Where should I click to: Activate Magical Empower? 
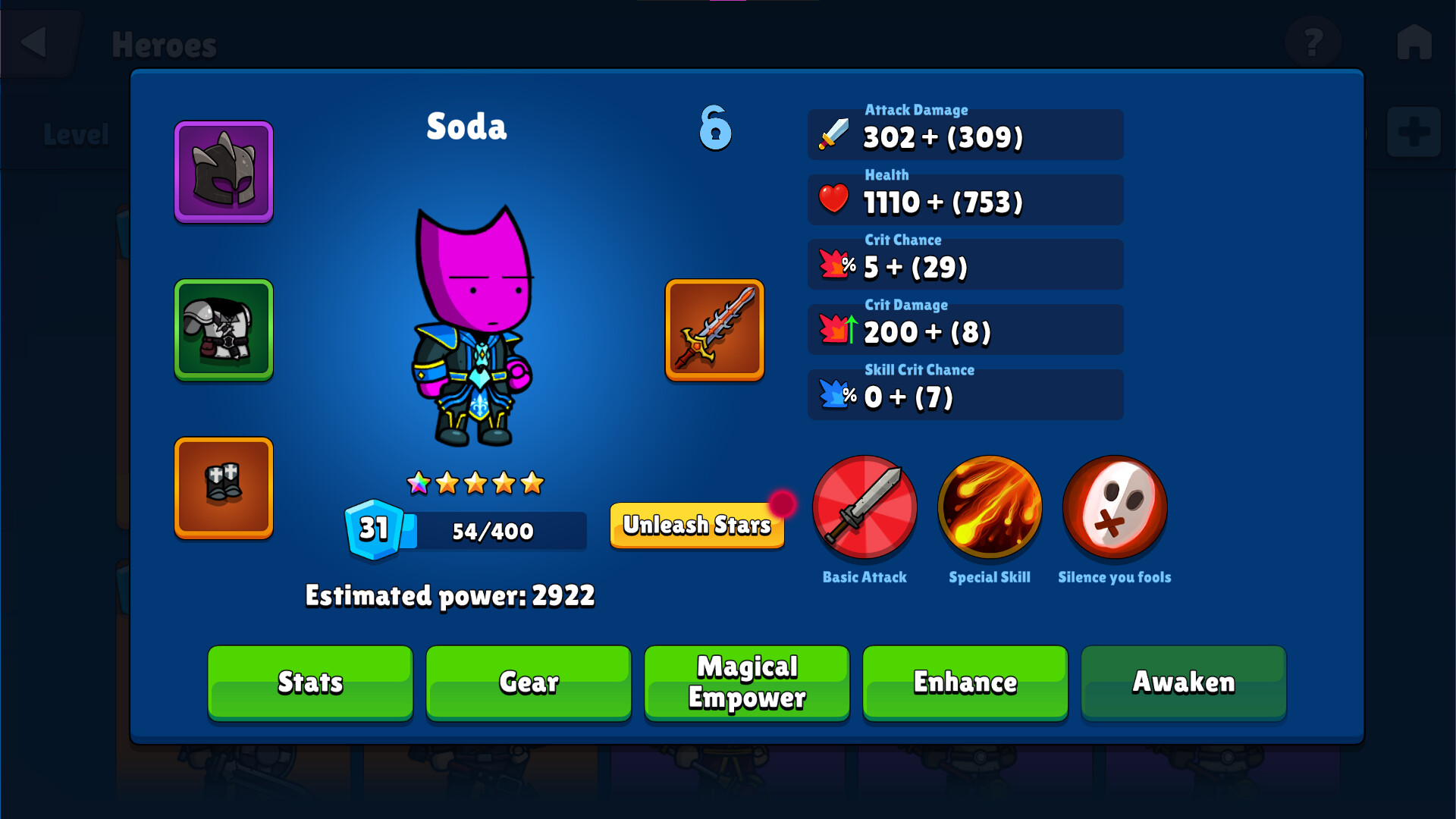[x=746, y=682]
